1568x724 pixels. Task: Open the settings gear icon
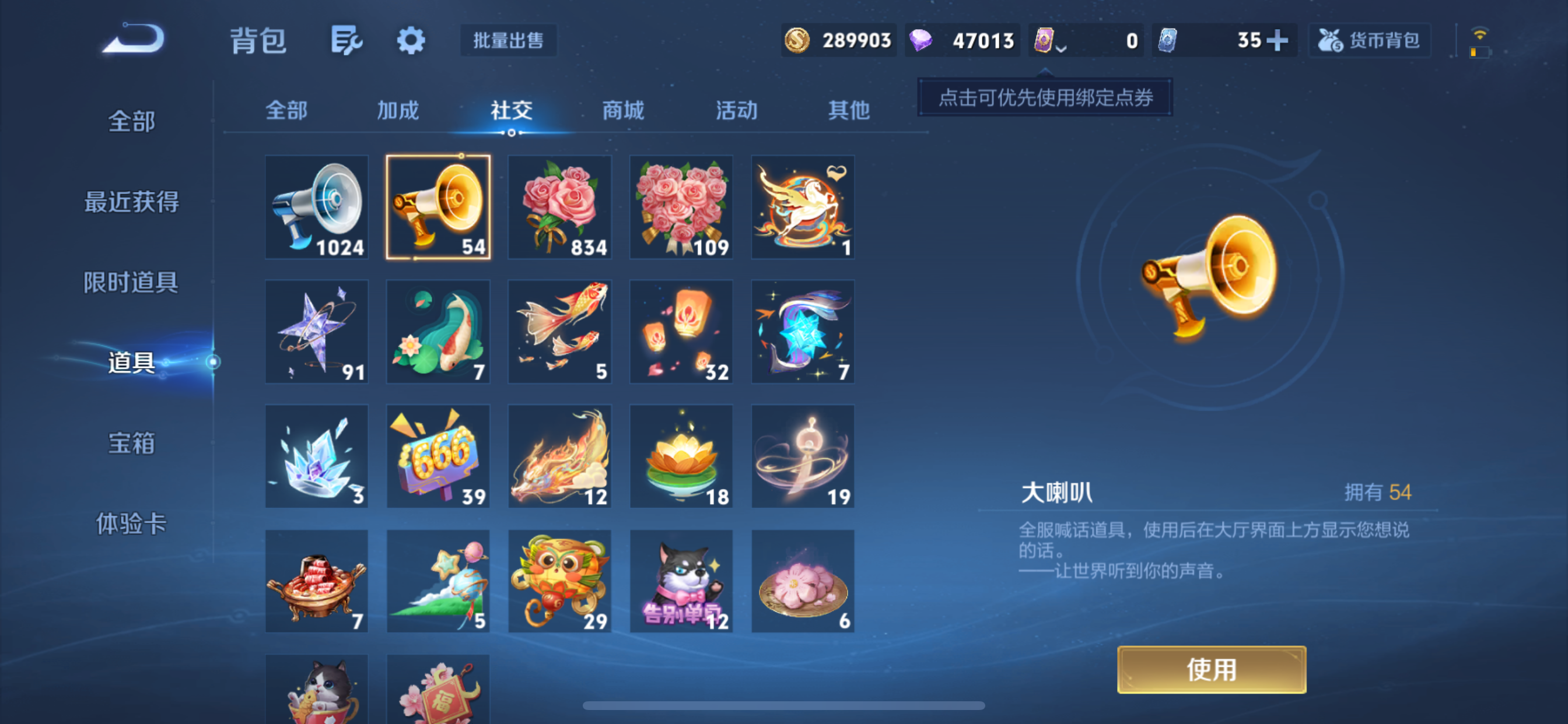point(411,40)
